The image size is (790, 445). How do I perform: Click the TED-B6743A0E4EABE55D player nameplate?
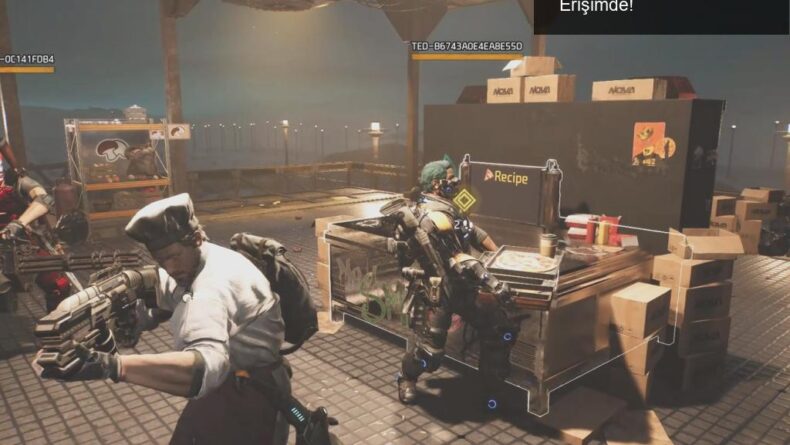466,46
